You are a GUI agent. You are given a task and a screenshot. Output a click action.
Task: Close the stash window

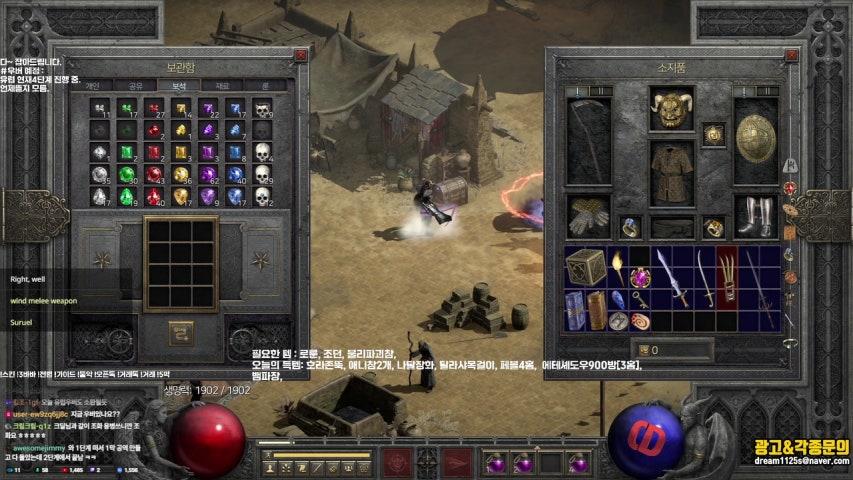tap(300, 56)
